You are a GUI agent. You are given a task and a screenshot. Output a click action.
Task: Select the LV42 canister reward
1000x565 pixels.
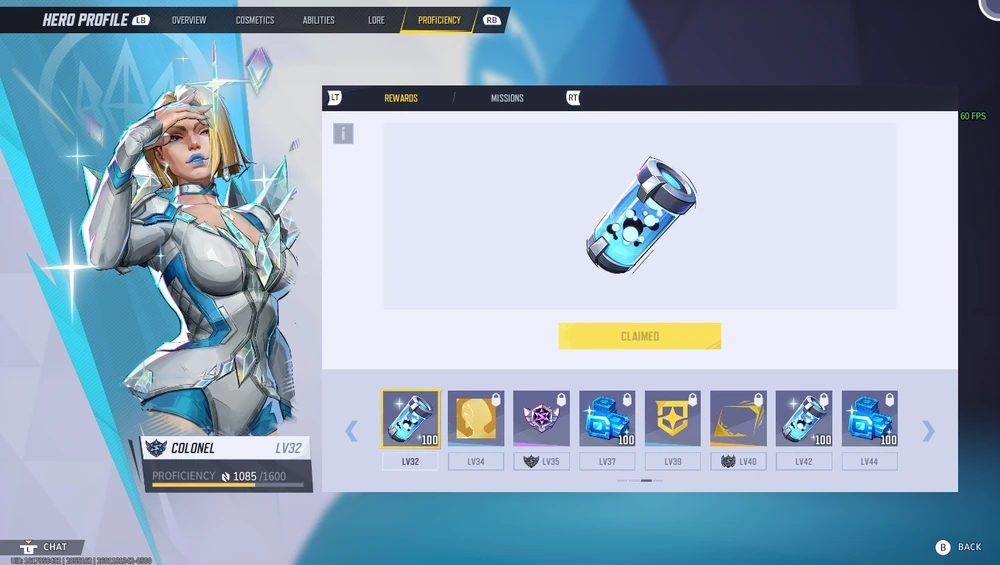point(804,418)
